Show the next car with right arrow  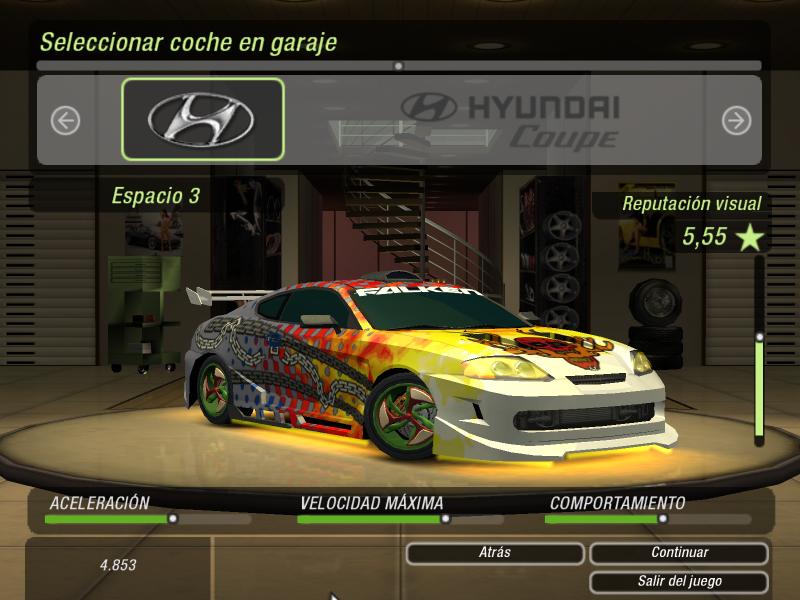pyautogui.click(x=736, y=121)
